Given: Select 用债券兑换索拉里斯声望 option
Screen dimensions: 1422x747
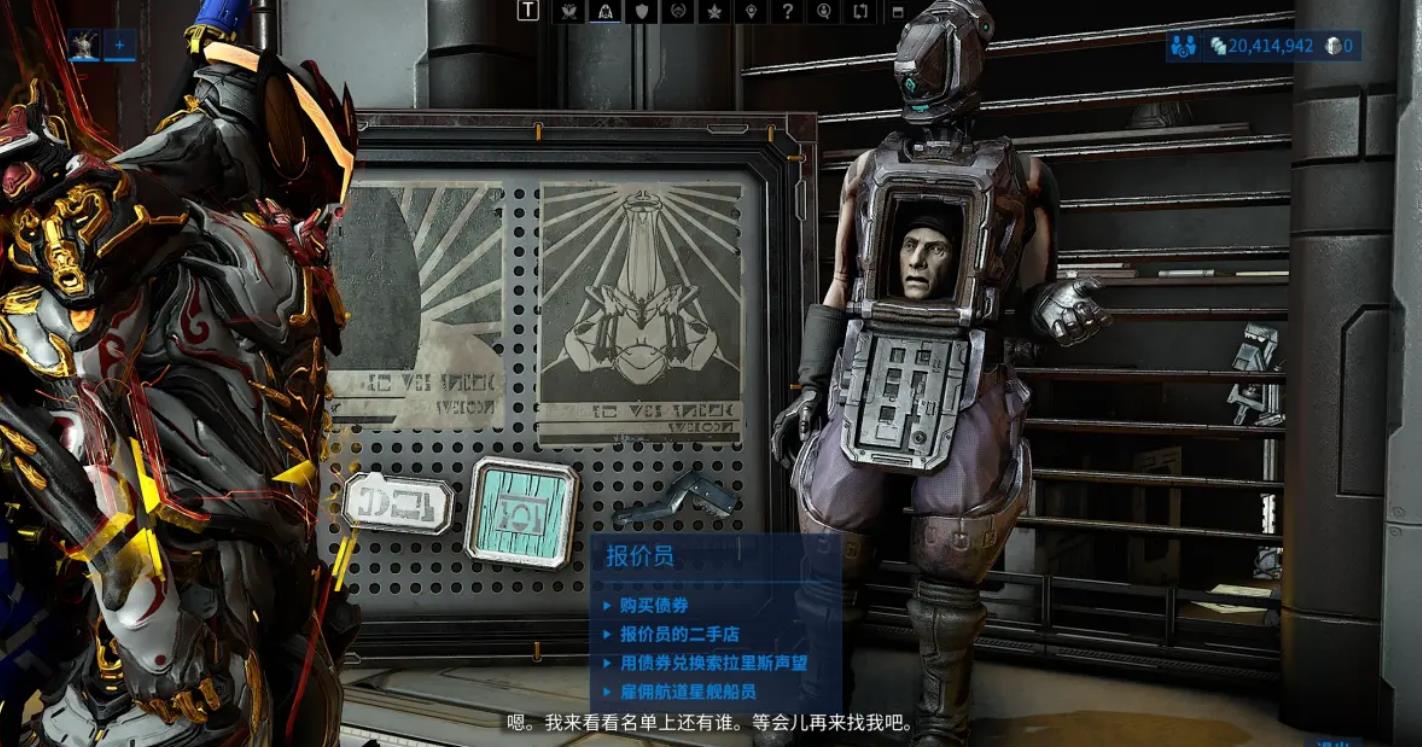Looking at the screenshot, I should [713, 663].
